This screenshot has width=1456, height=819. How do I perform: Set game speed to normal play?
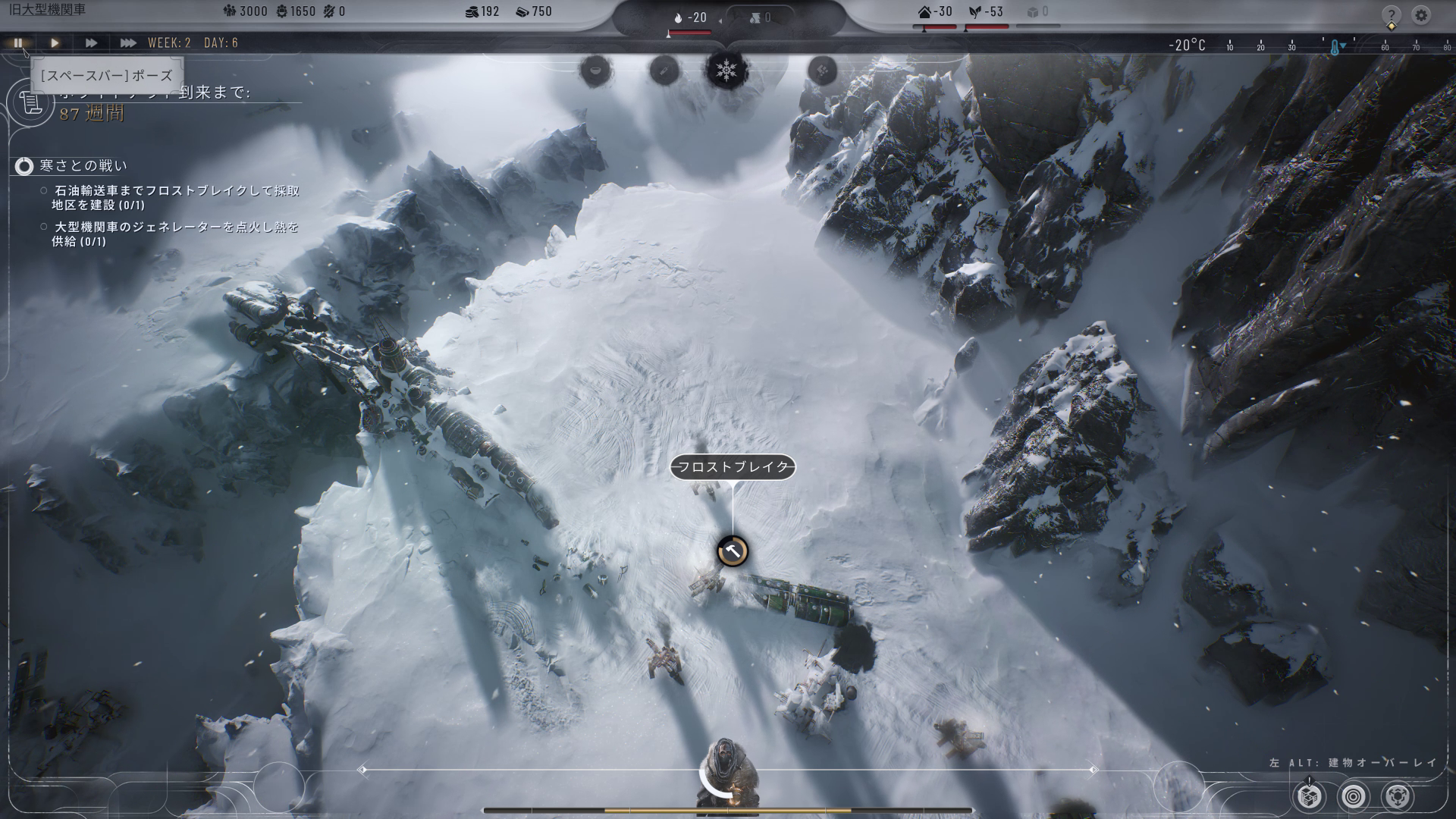pyautogui.click(x=55, y=43)
